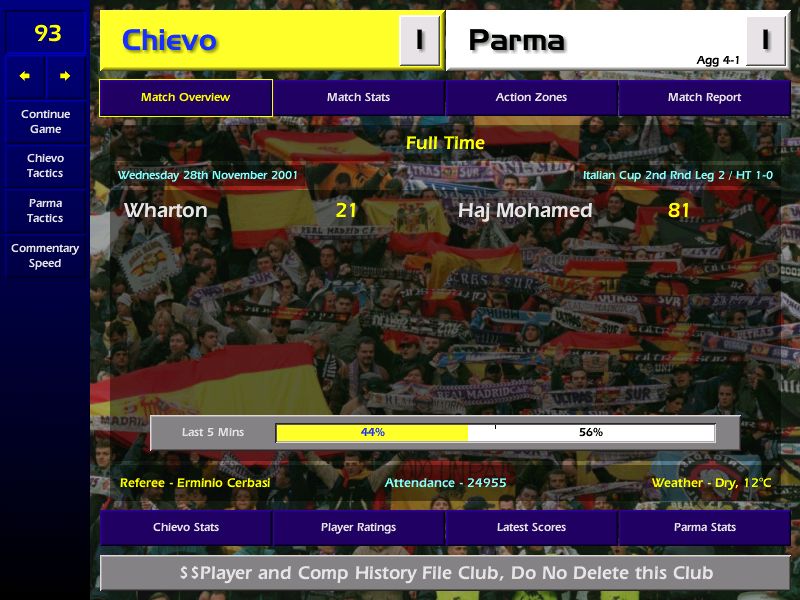800x600 pixels.
Task: View the Match Report tab
Action: pyautogui.click(x=704, y=98)
